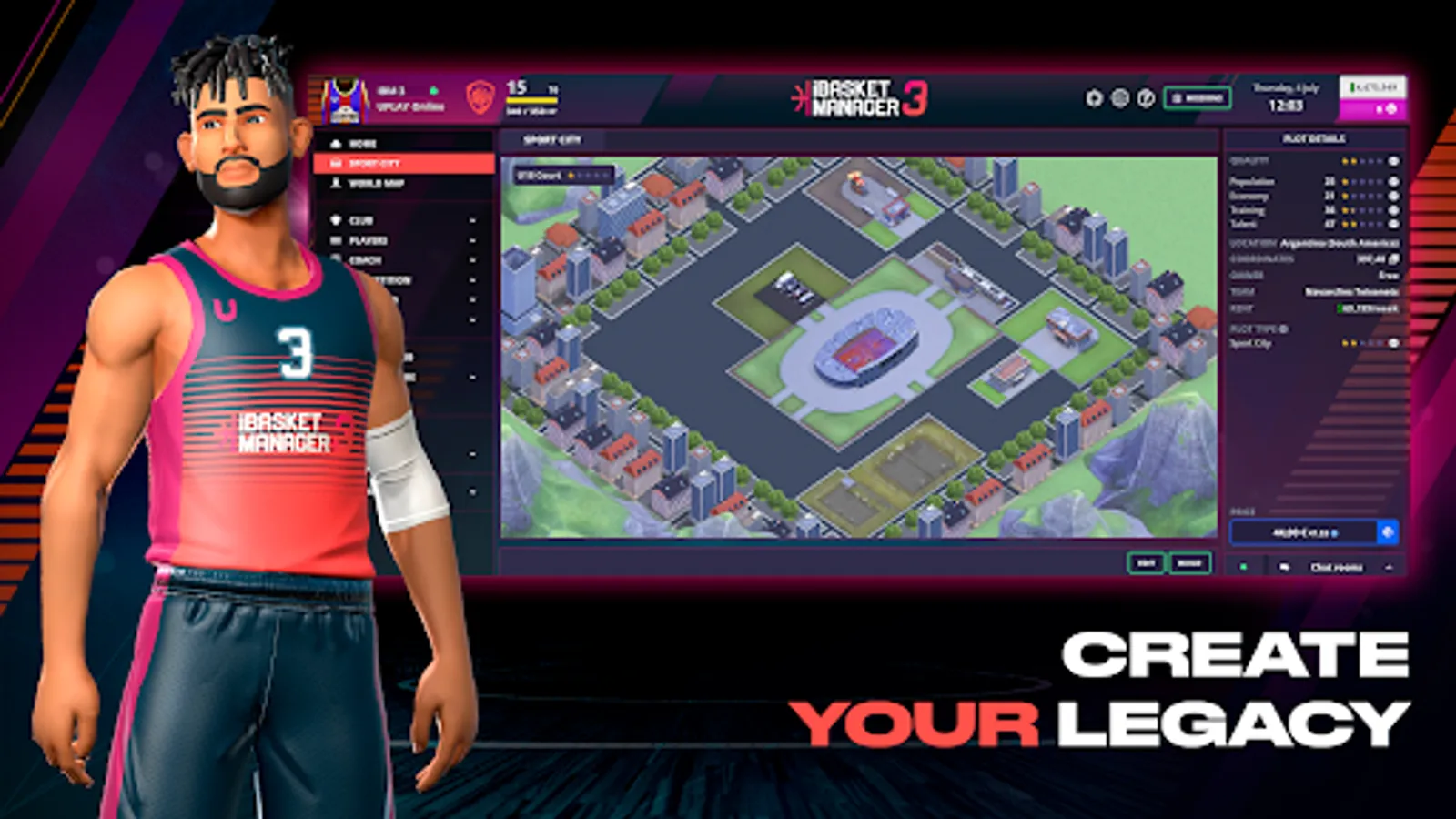This screenshot has height=819, width=1456.
Task: Click the Club shield icon in the sidebar
Action: 336,220
